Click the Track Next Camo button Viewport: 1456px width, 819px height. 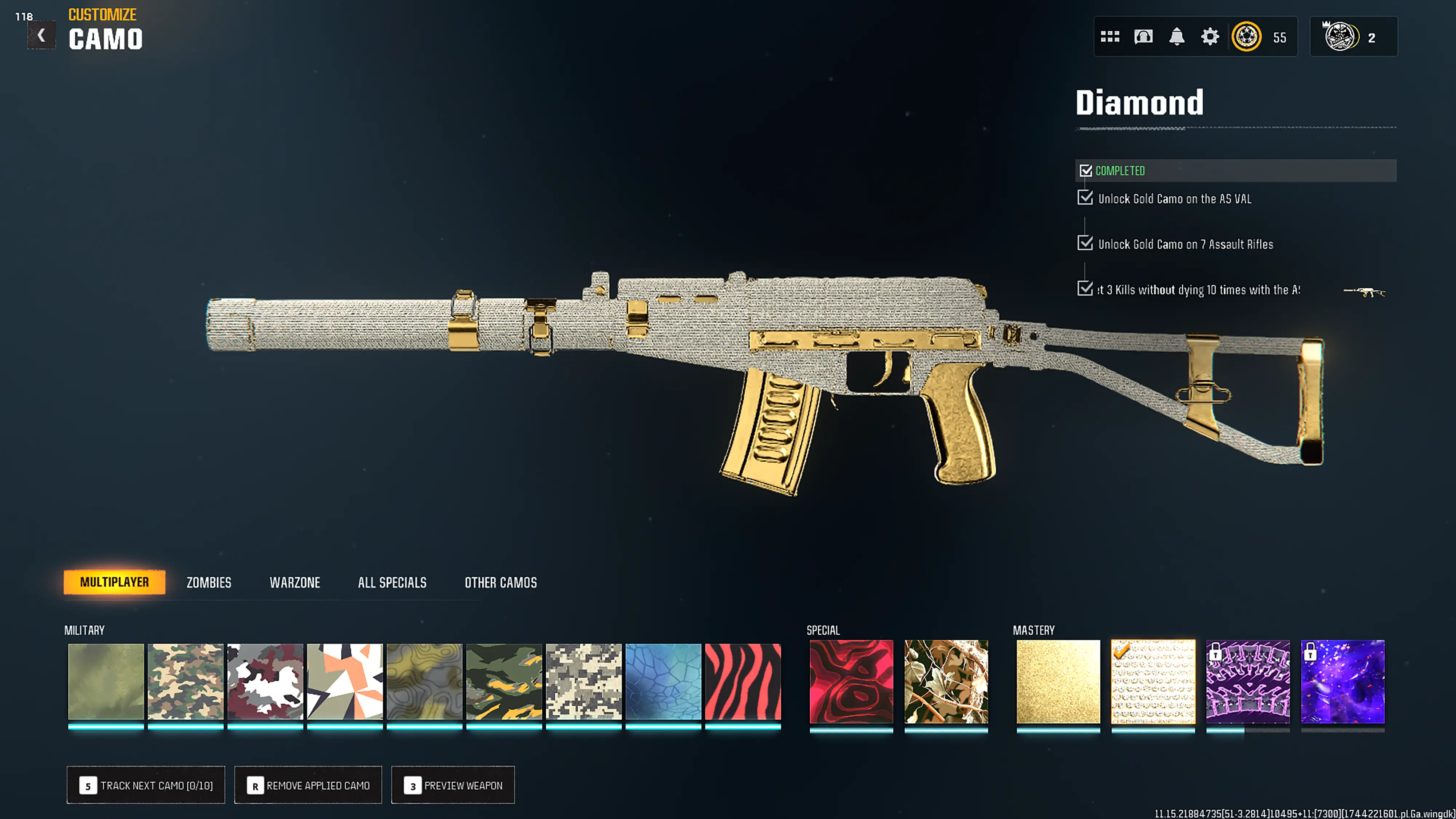point(146,785)
